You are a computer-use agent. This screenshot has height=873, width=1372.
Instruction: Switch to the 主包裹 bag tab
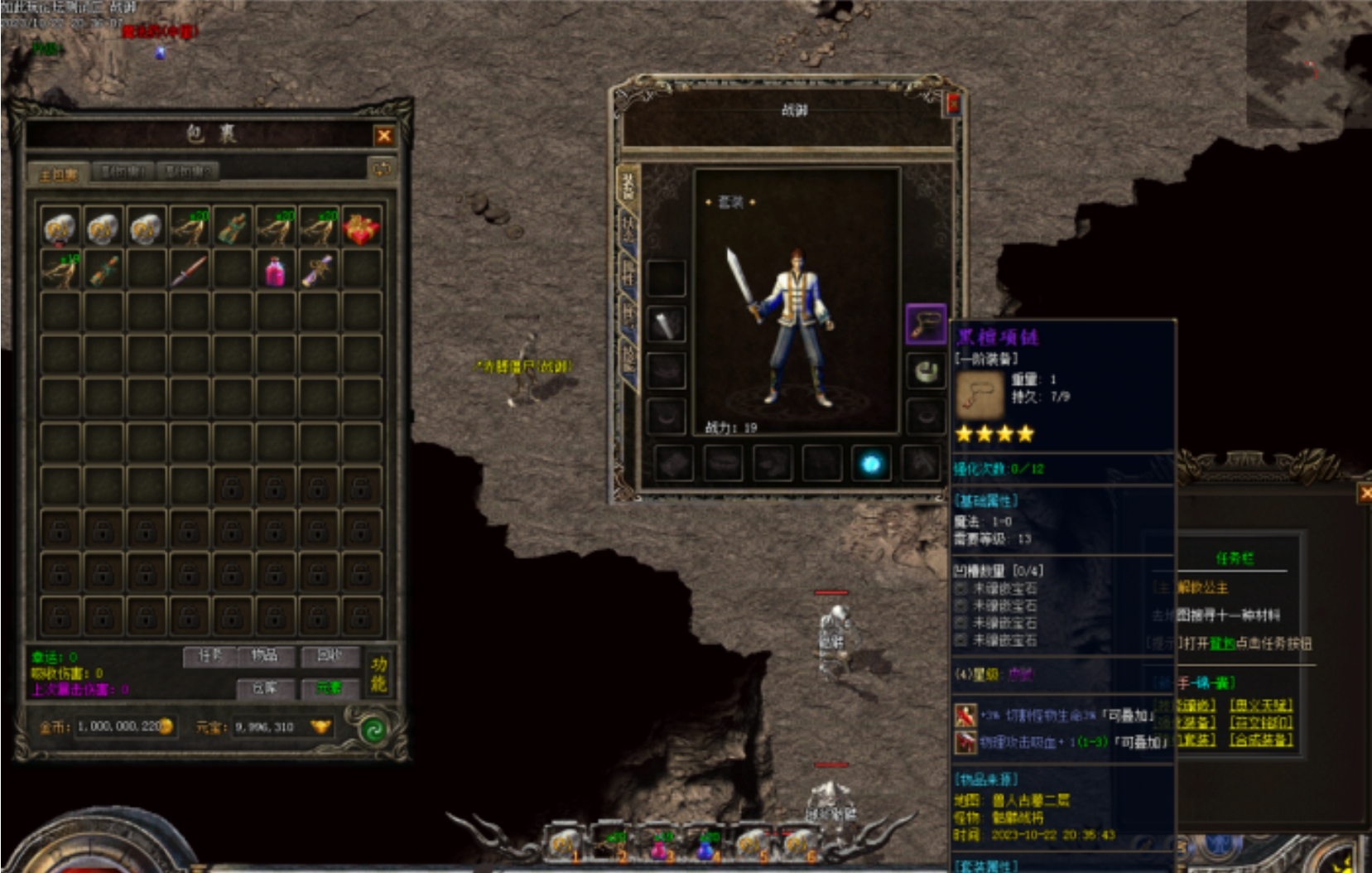click(58, 174)
